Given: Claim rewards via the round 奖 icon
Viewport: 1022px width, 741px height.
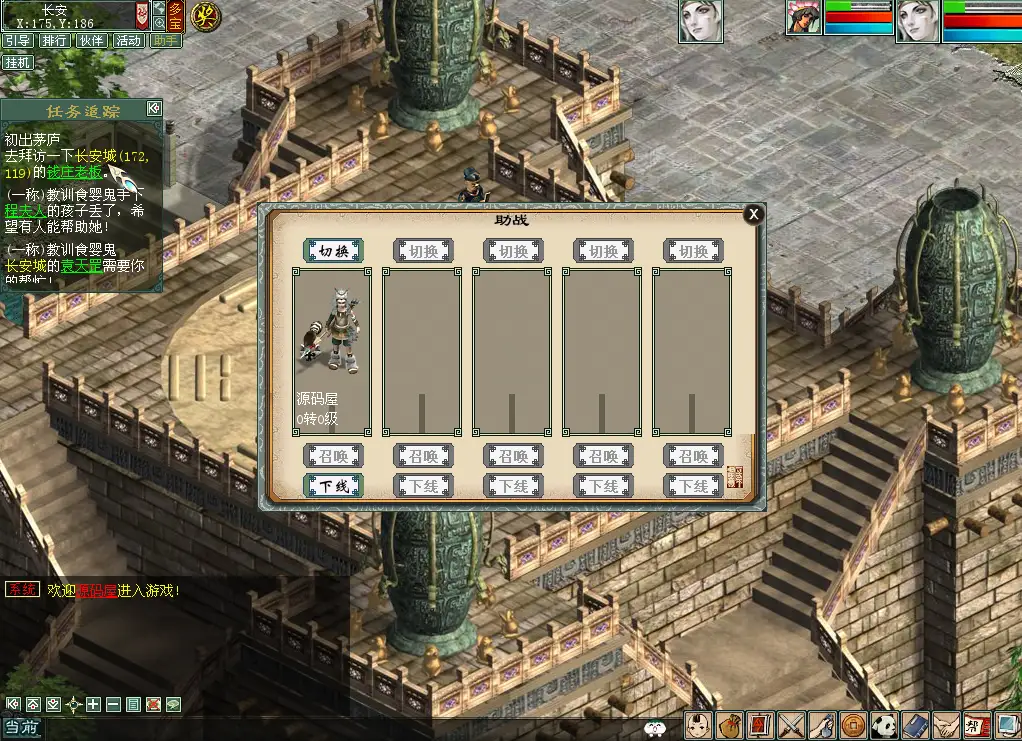Looking at the screenshot, I should (206, 16).
